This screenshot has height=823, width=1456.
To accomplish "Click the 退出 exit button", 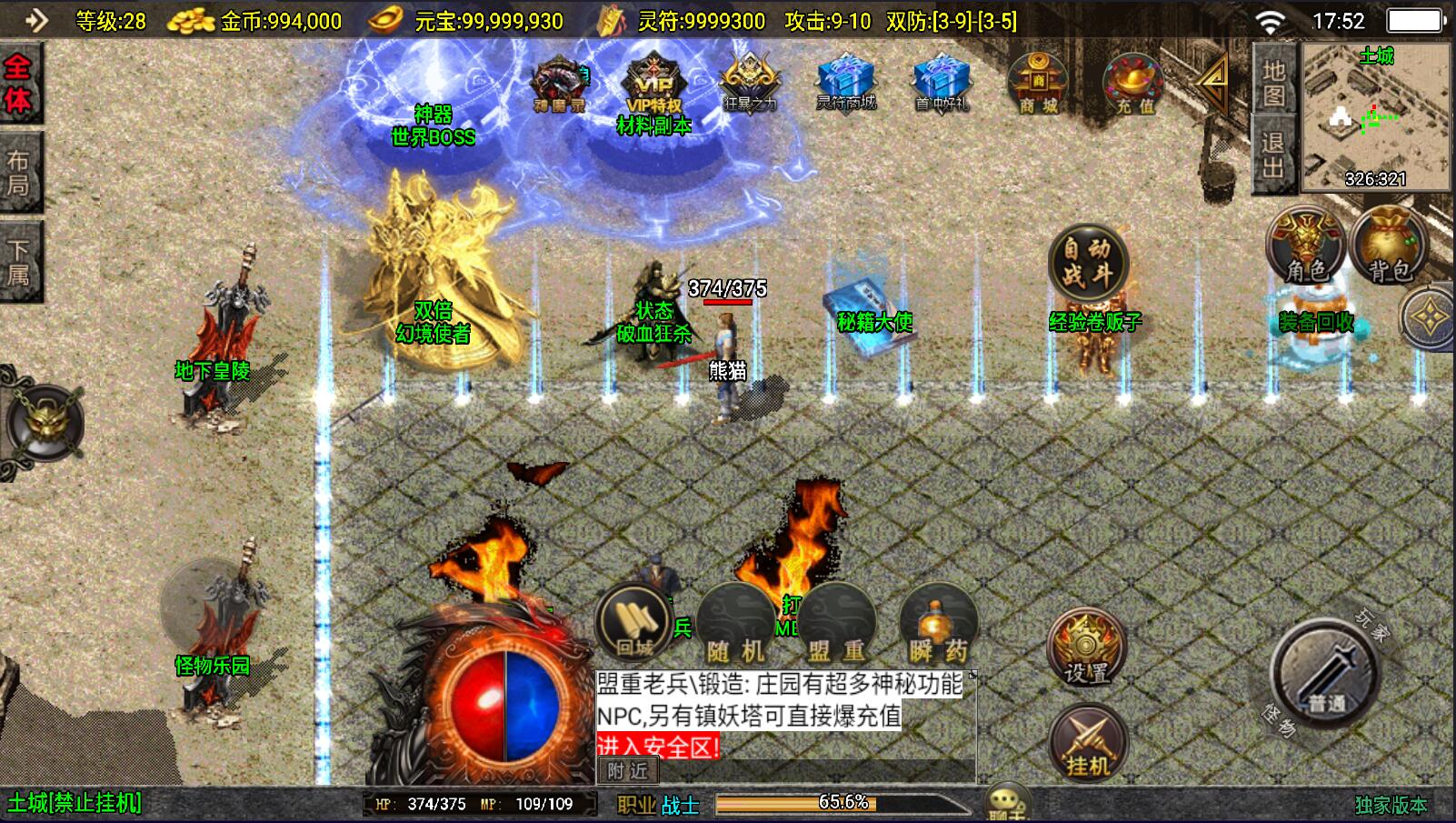I will [x=1273, y=155].
